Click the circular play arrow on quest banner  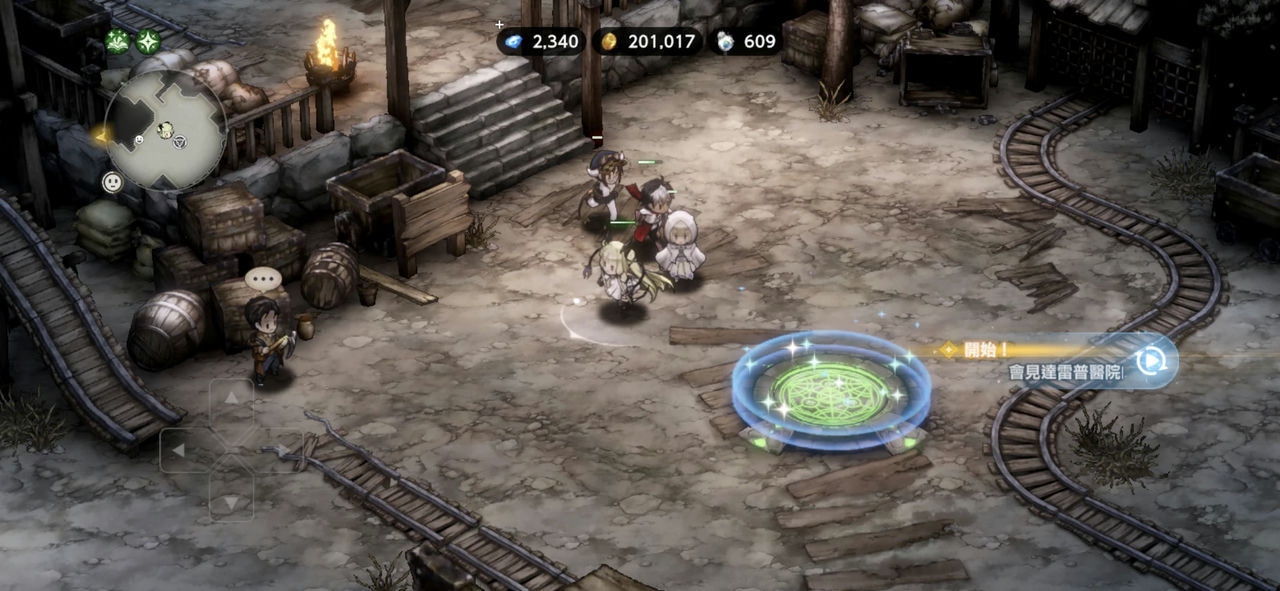click(1152, 360)
